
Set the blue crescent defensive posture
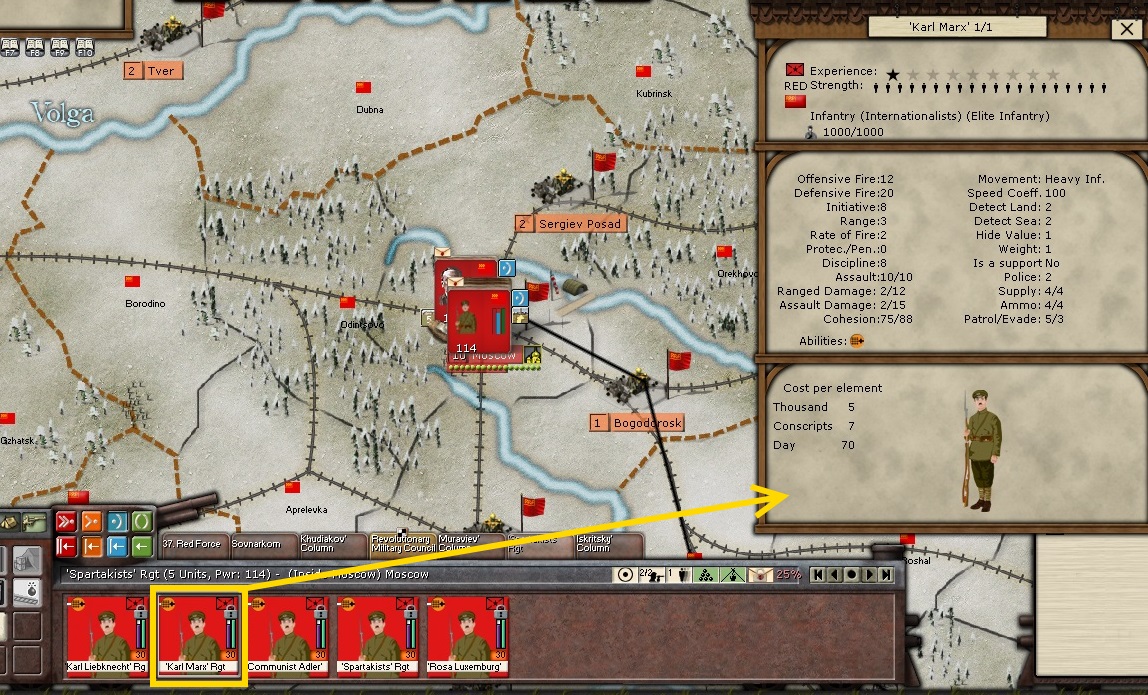(117, 521)
